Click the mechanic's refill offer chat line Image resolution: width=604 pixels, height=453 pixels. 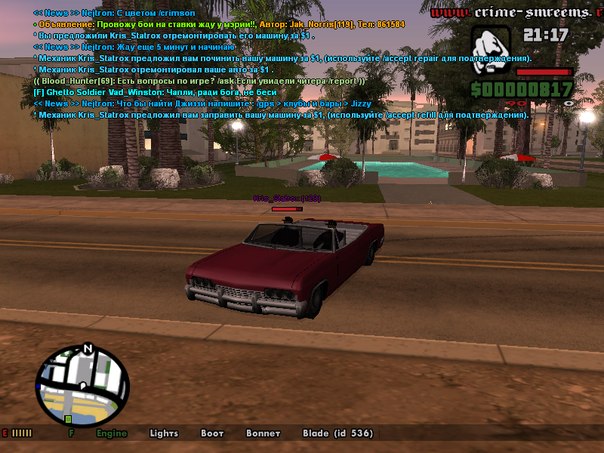280,115
